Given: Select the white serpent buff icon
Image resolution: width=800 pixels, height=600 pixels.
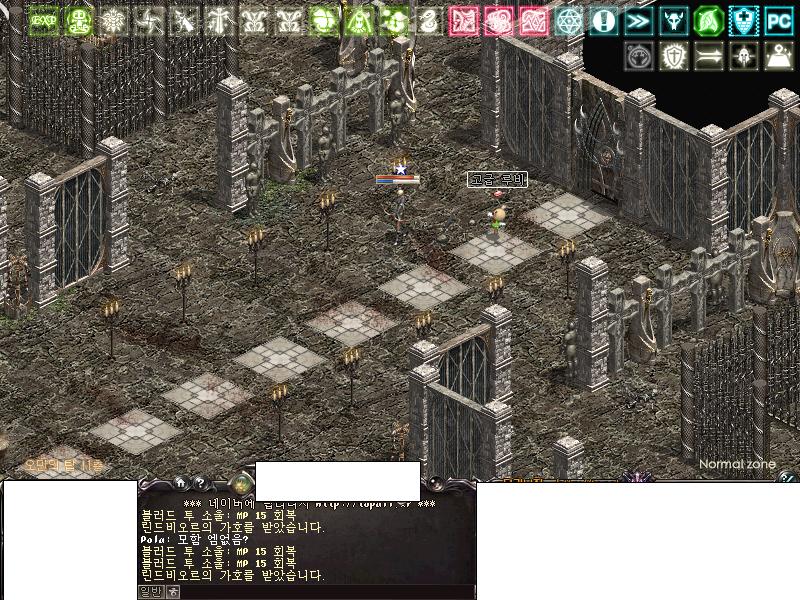Looking at the screenshot, I should tap(428, 20).
